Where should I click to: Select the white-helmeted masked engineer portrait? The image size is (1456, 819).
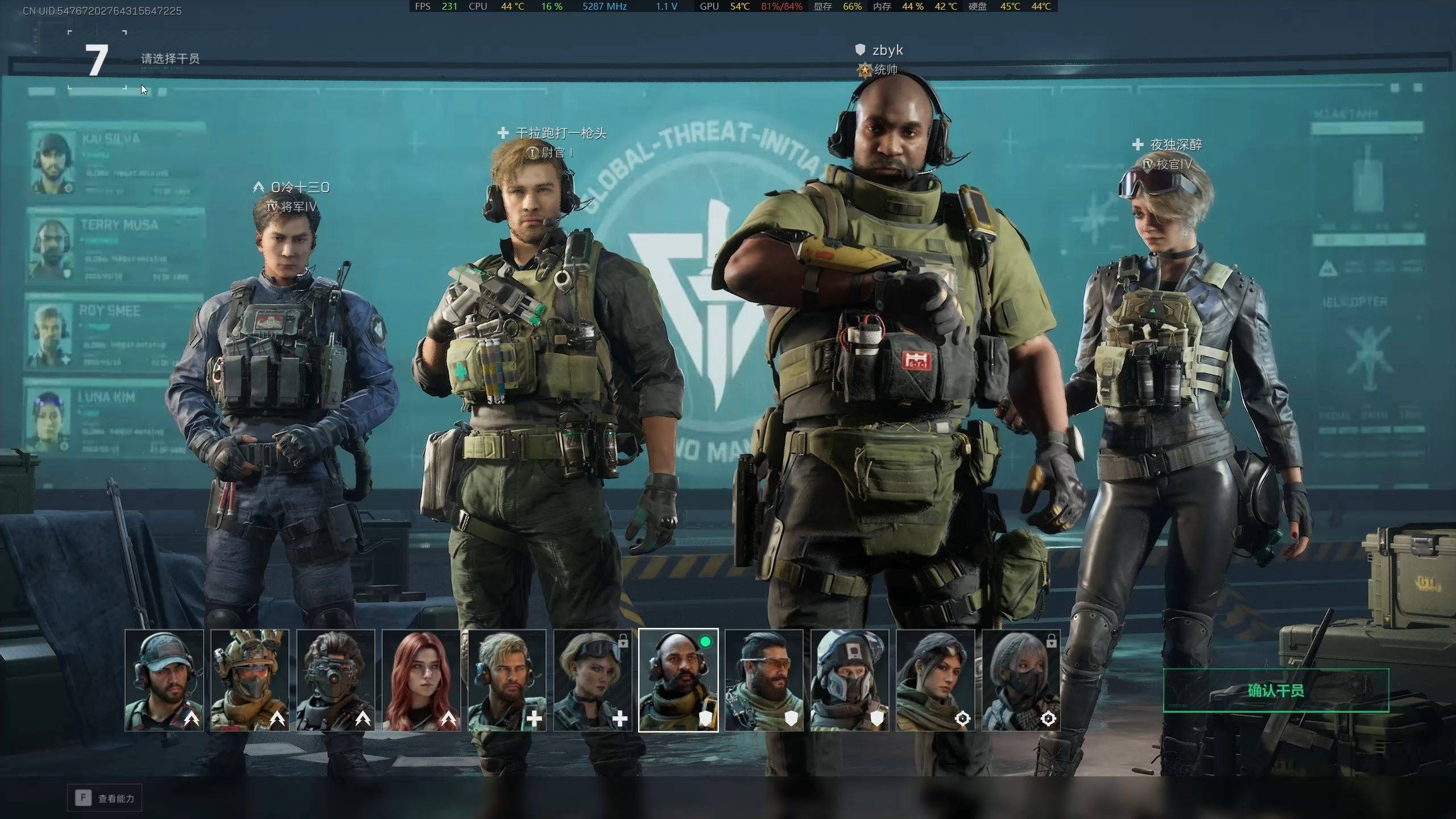click(x=850, y=680)
